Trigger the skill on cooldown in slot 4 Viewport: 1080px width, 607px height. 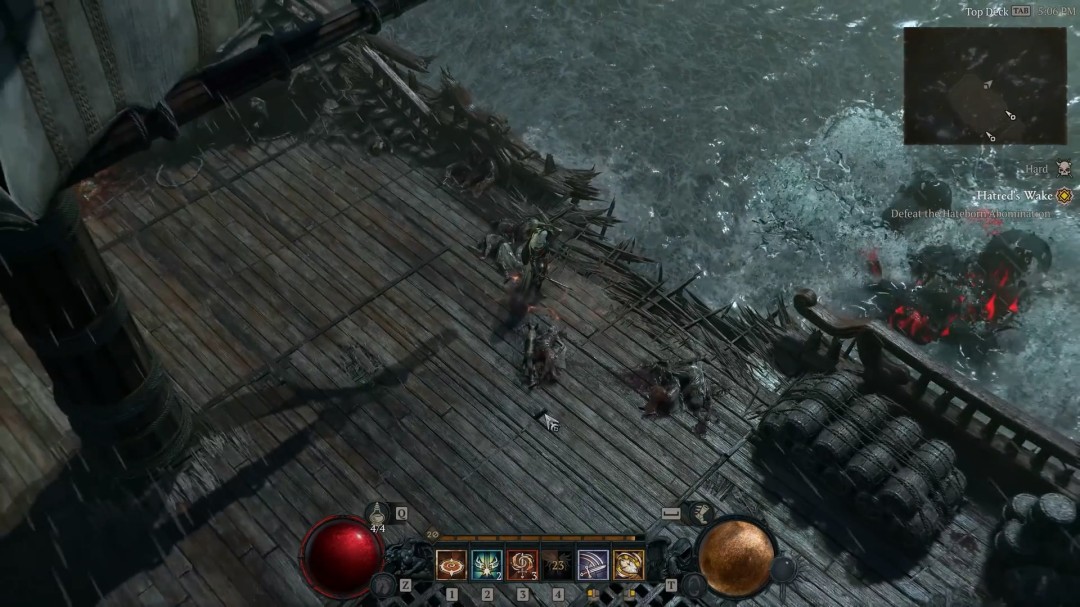(x=557, y=564)
